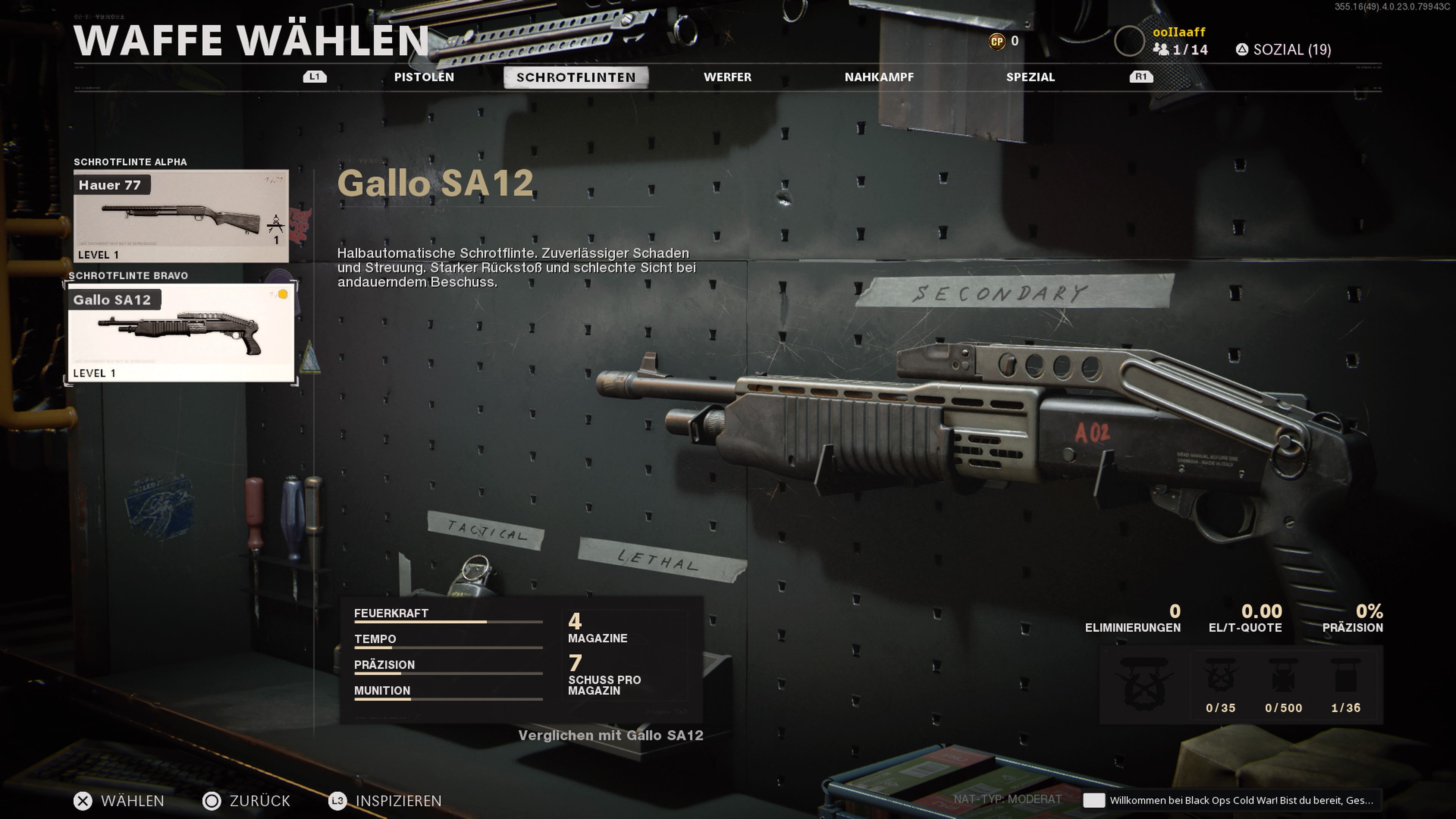The image size is (1456, 819).
Task: Select the Gallo SA12 weapon card
Action: click(x=181, y=333)
